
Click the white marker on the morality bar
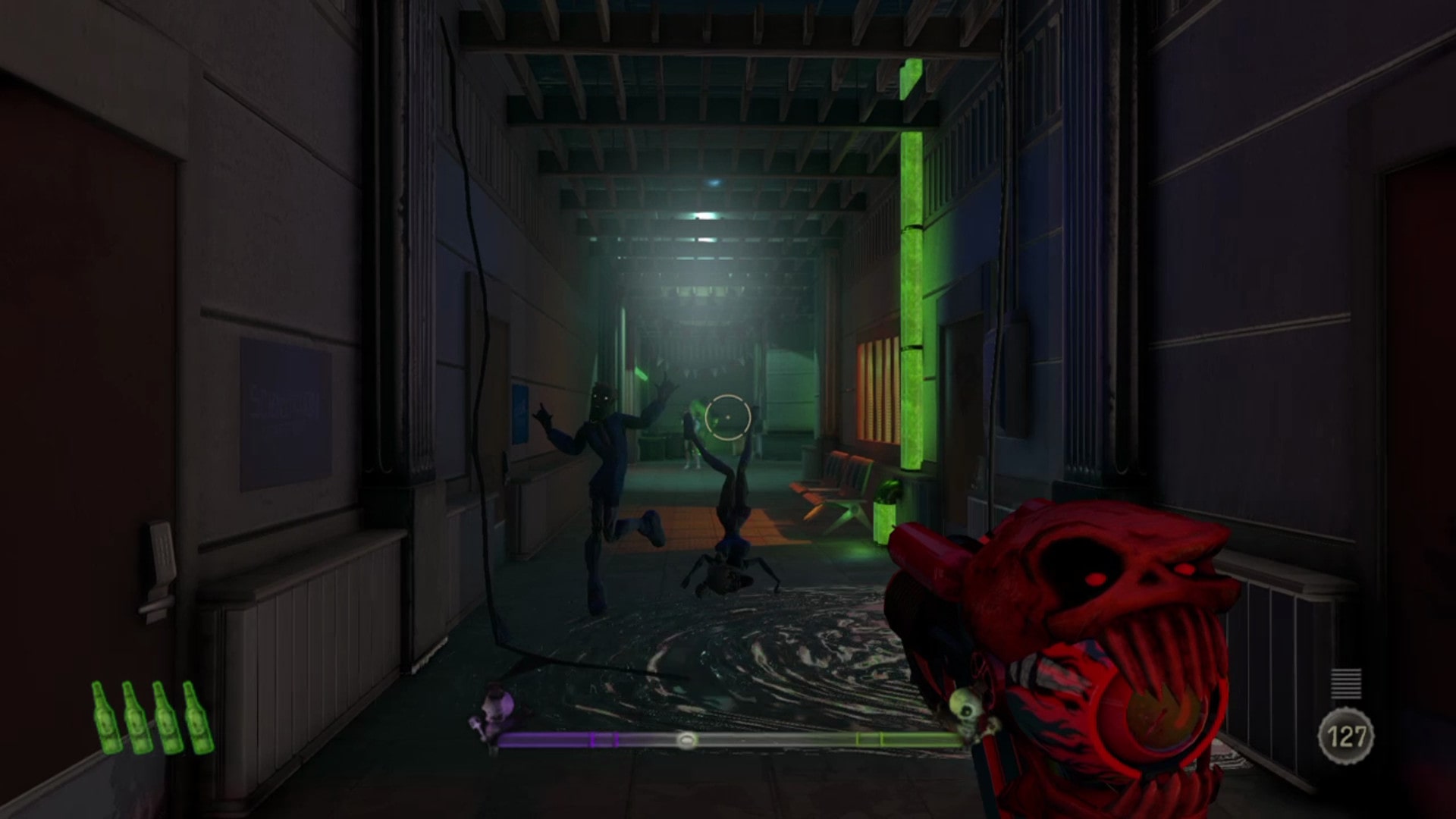[x=688, y=739]
